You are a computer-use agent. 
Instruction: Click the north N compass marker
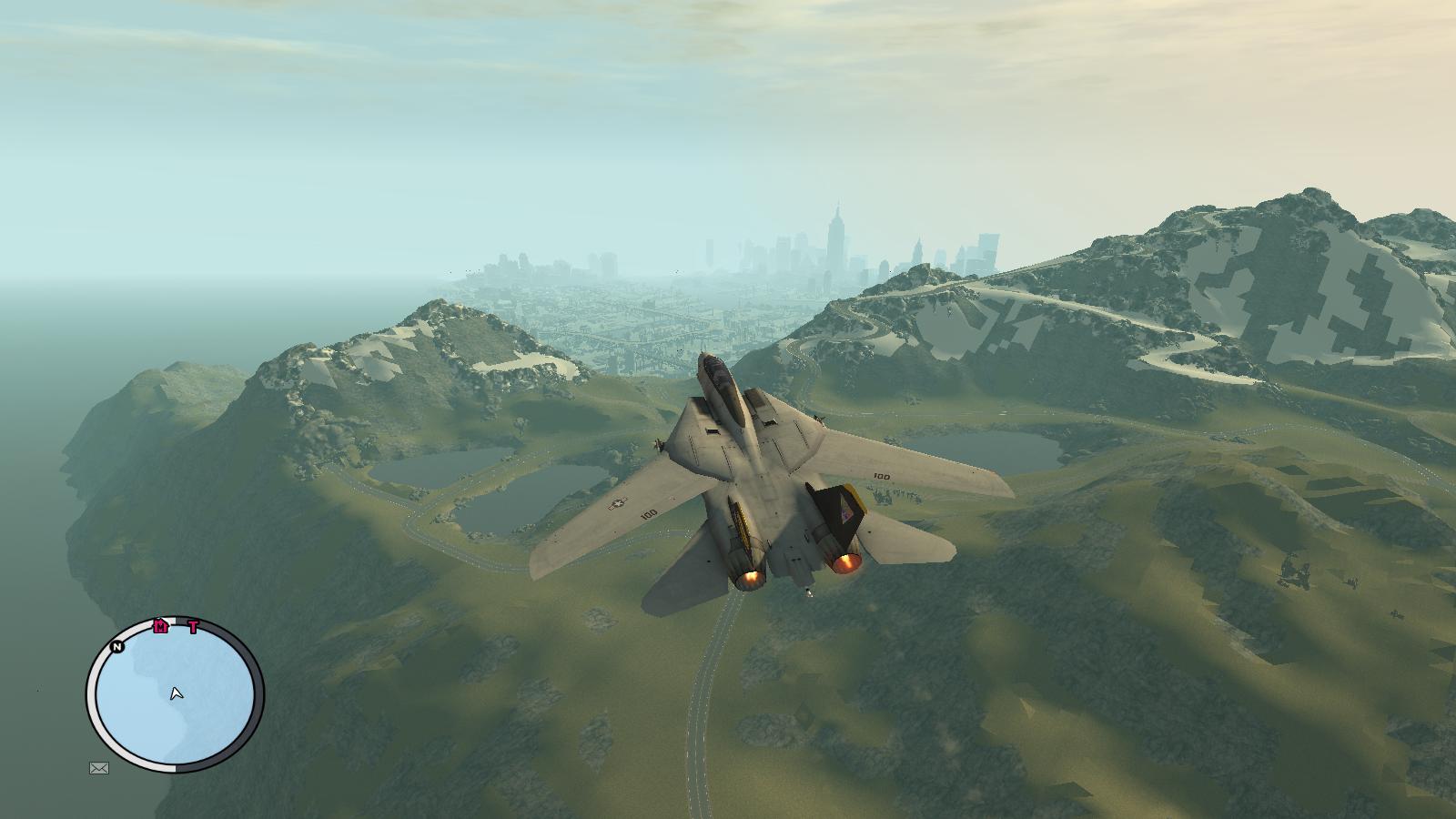[117, 647]
